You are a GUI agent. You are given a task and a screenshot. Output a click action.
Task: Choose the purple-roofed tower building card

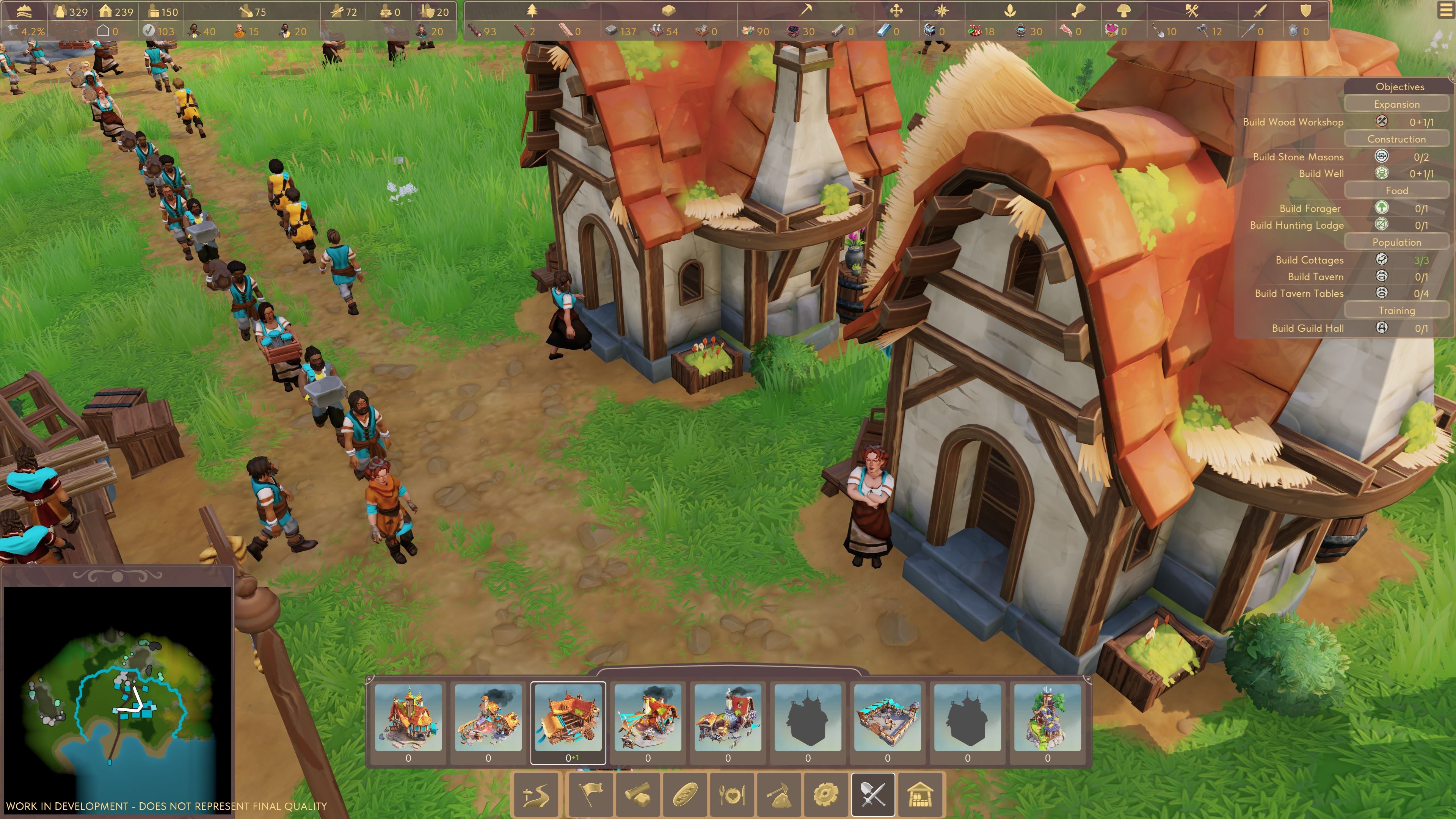(1047, 718)
